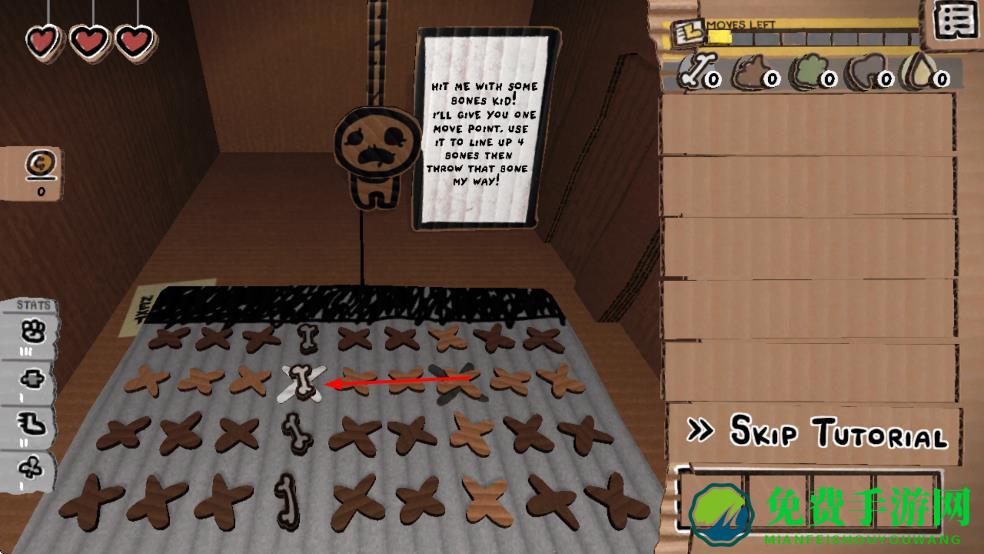Click the green booger mana icon
The height and width of the screenshot is (554, 984).
tap(808, 72)
